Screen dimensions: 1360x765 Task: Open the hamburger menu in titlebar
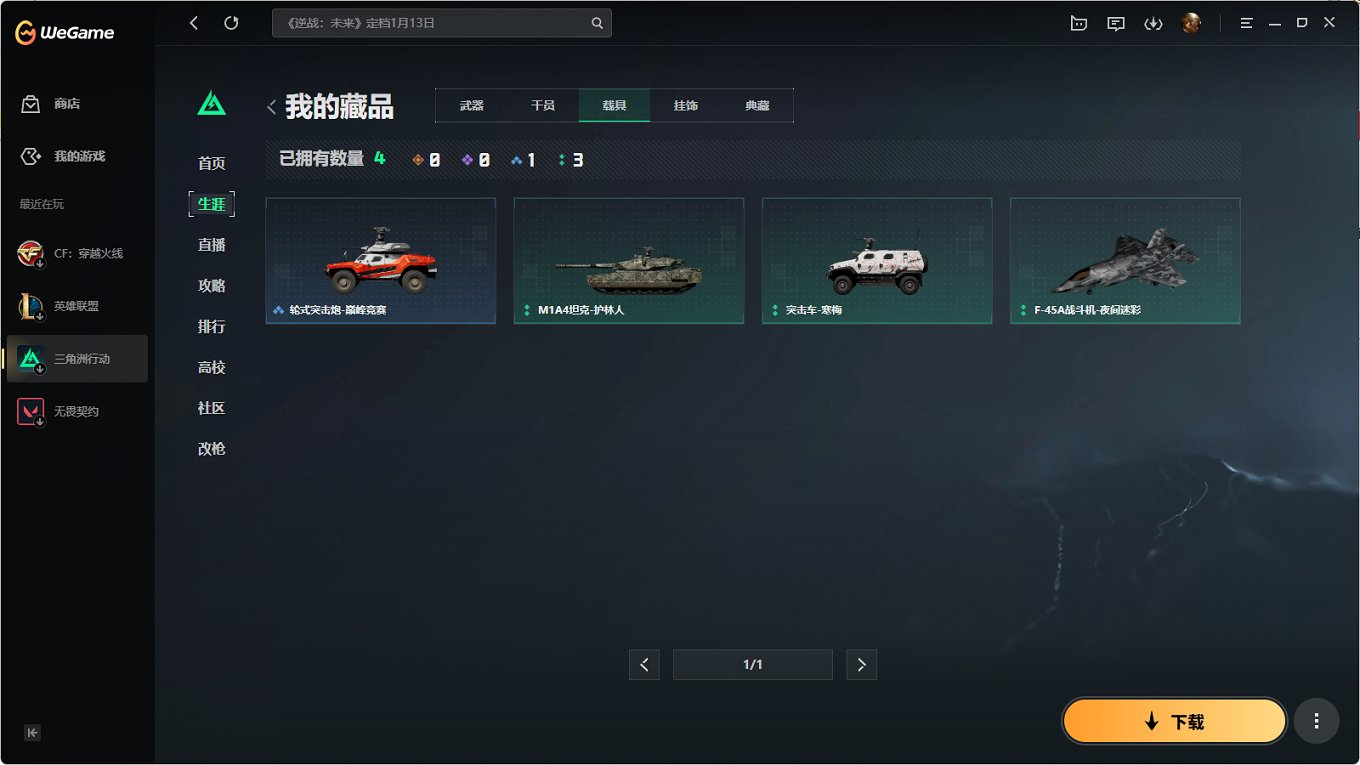coord(1246,22)
